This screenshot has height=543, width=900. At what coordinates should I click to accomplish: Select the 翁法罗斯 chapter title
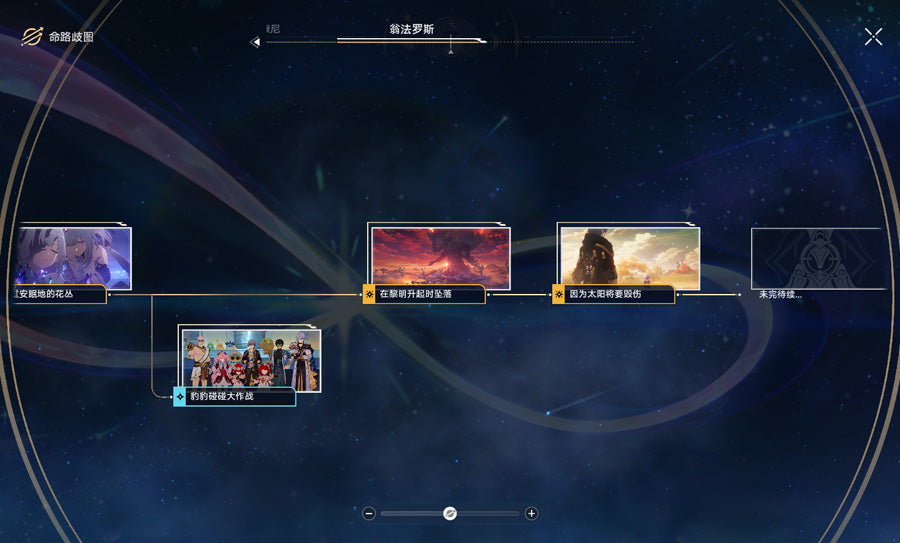point(411,30)
